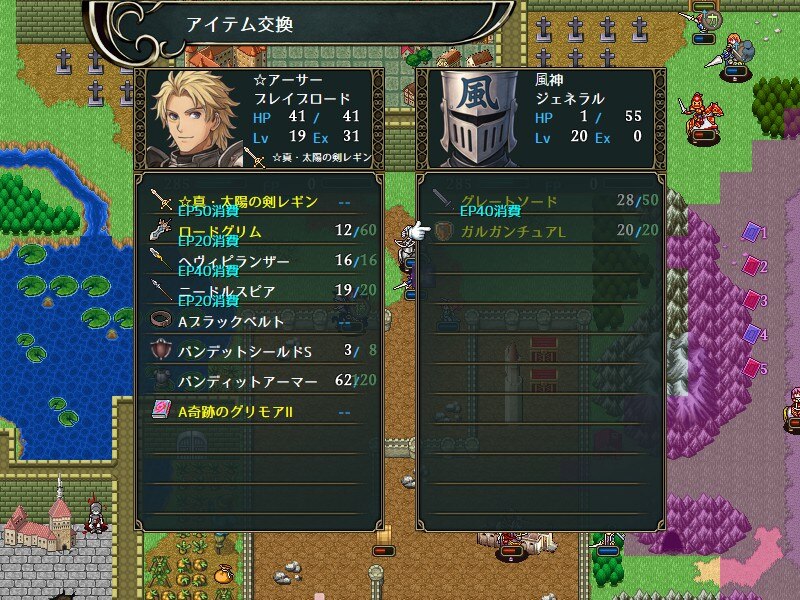The width and height of the screenshot is (800, 600).
Task: Select the バンデットシールドS shield item
Action: pyautogui.click(x=258, y=351)
